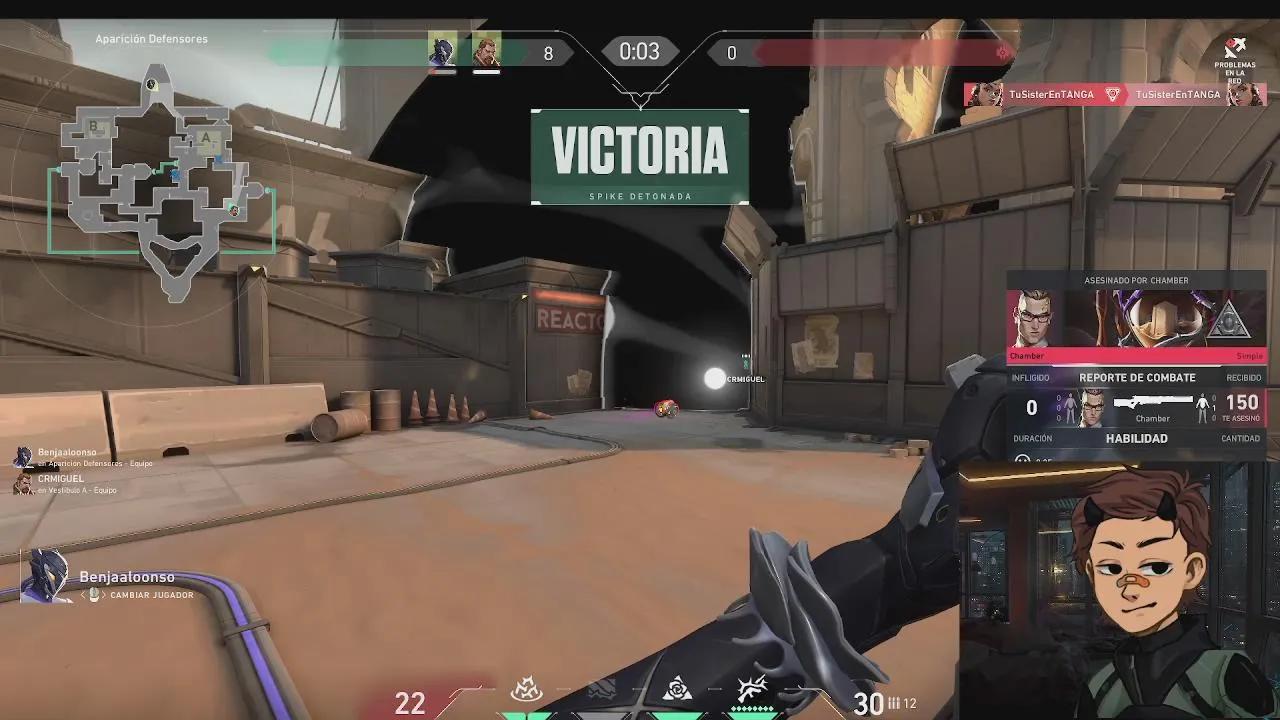This screenshot has height=720, width=1280.
Task: Open the HABILIDAD section of the combat report
Action: coord(1136,438)
